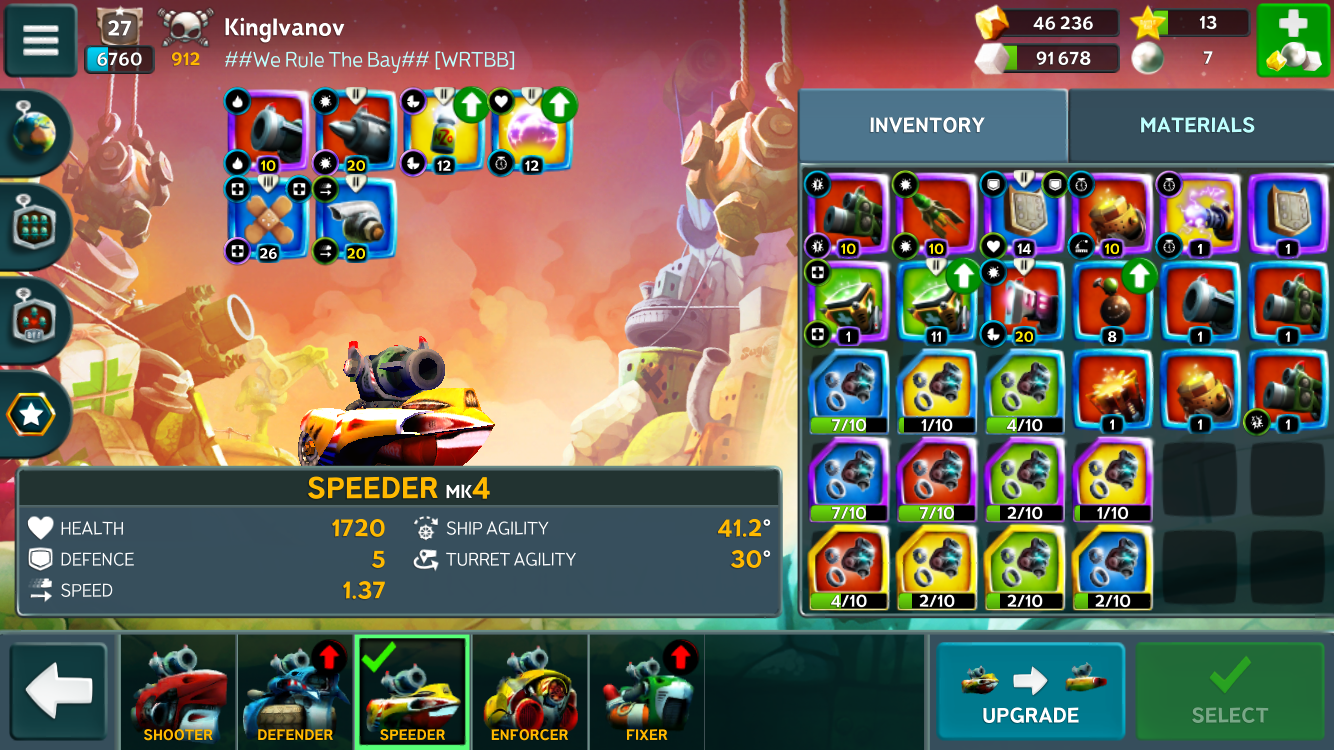The width and height of the screenshot is (1334, 750).
Task: Select the equipped purple orb level 12 item
Action: point(531,131)
